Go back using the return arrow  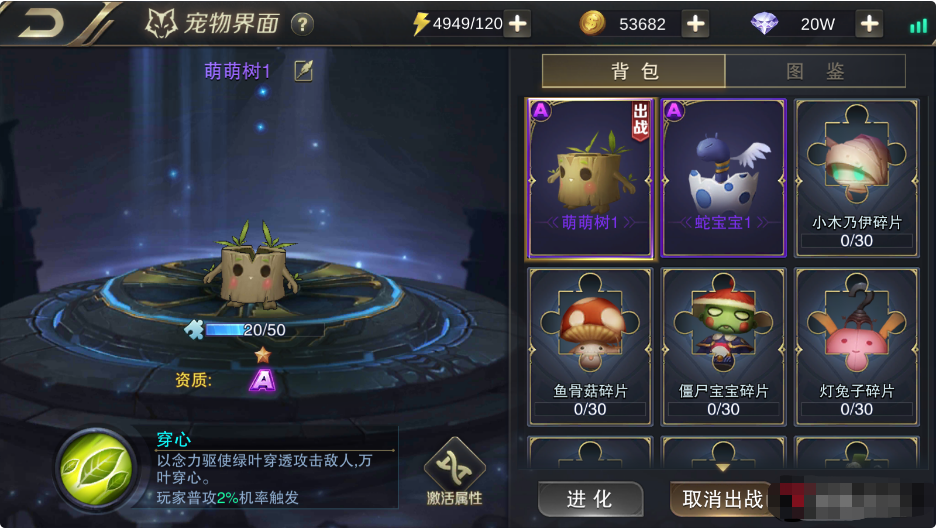click(x=40, y=23)
